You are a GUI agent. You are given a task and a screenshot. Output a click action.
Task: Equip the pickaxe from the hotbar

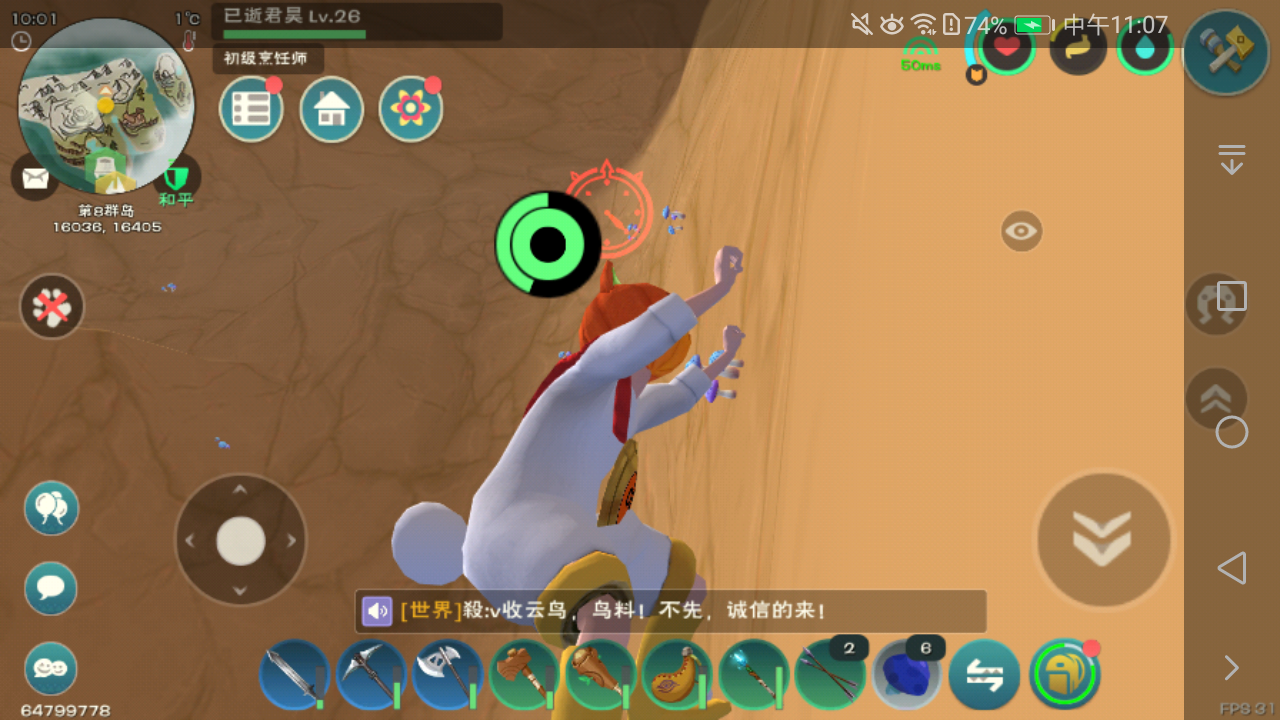tap(370, 677)
